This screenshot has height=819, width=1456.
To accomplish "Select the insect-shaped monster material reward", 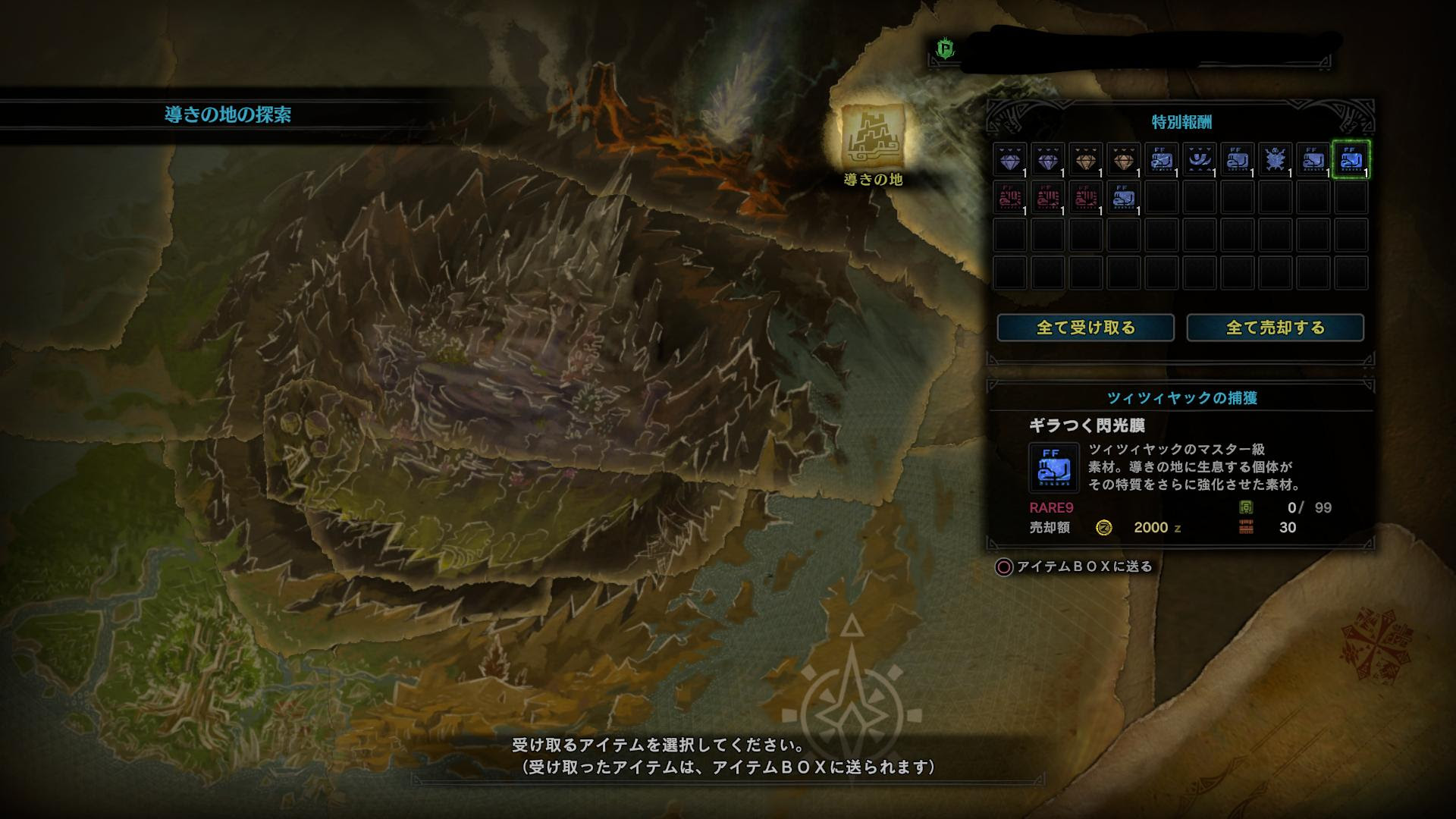I will pyautogui.click(x=1276, y=159).
